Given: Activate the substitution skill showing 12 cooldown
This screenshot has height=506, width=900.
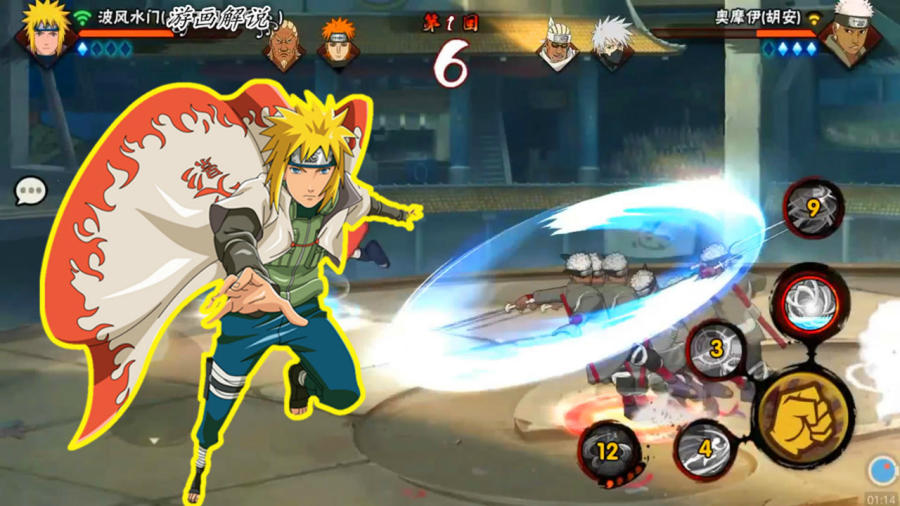Looking at the screenshot, I should (609, 450).
